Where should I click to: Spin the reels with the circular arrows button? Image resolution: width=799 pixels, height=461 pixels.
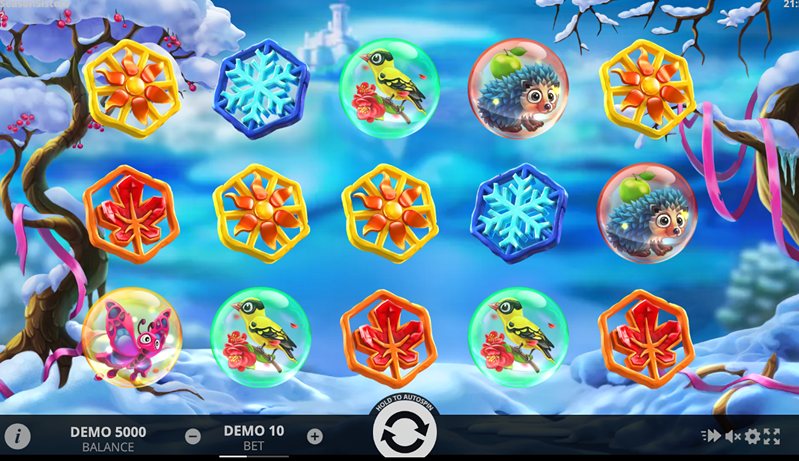click(405, 436)
